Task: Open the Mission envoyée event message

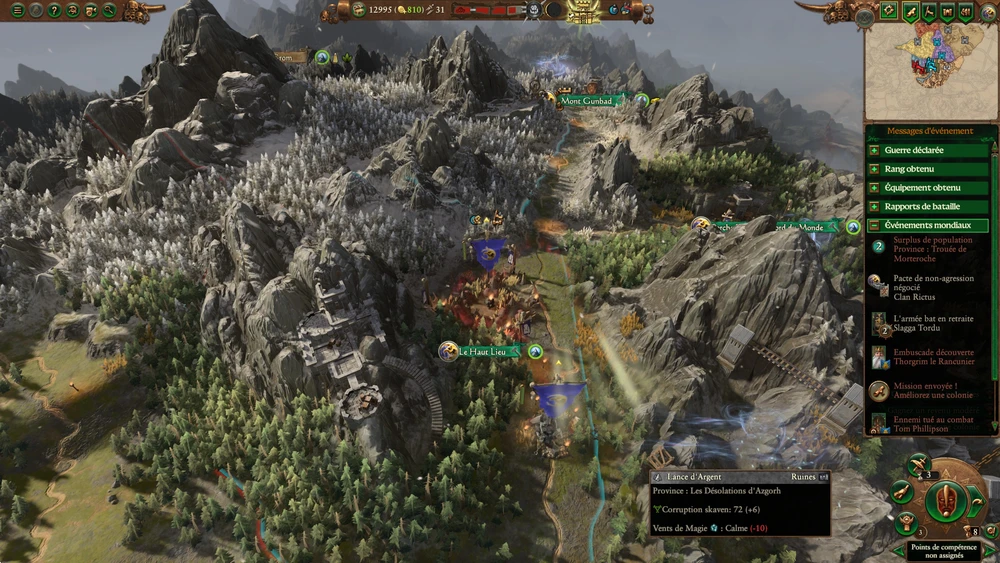Action: (919, 392)
